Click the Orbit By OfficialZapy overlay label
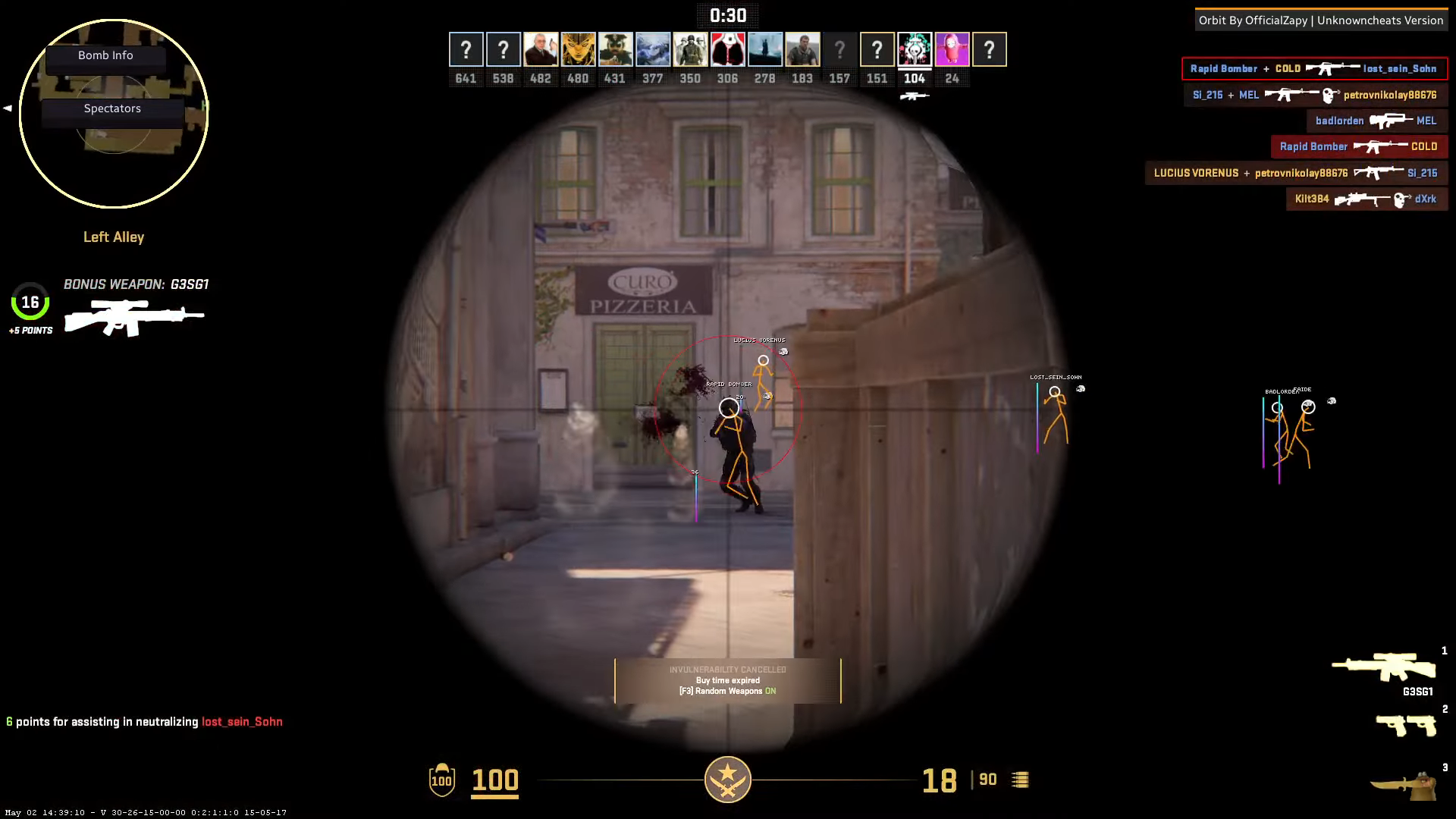The height and width of the screenshot is (819, 1456). pyautogui.click(x=1320, y=20)
